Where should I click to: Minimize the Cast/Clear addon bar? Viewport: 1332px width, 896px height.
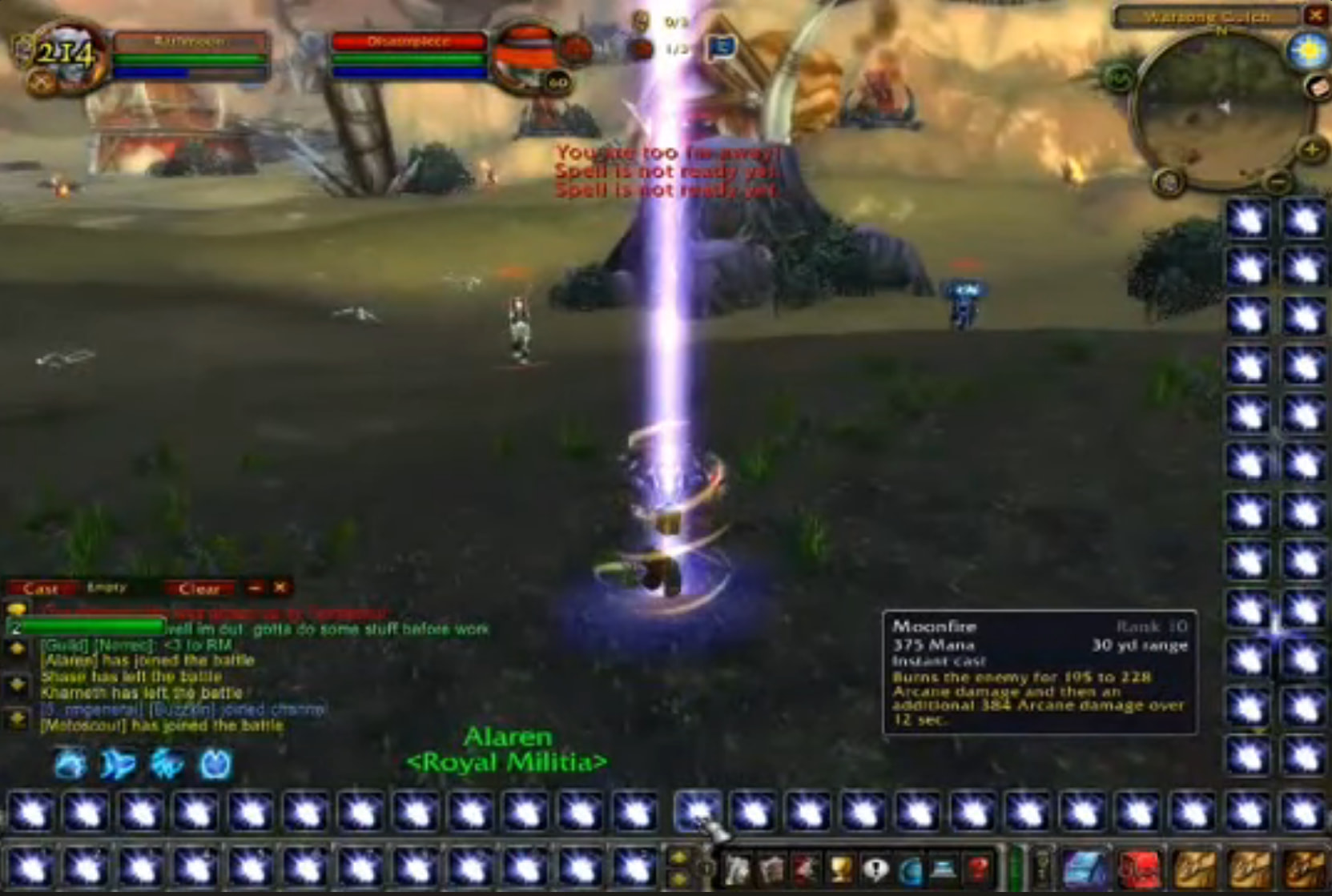(x=255, y=588)
